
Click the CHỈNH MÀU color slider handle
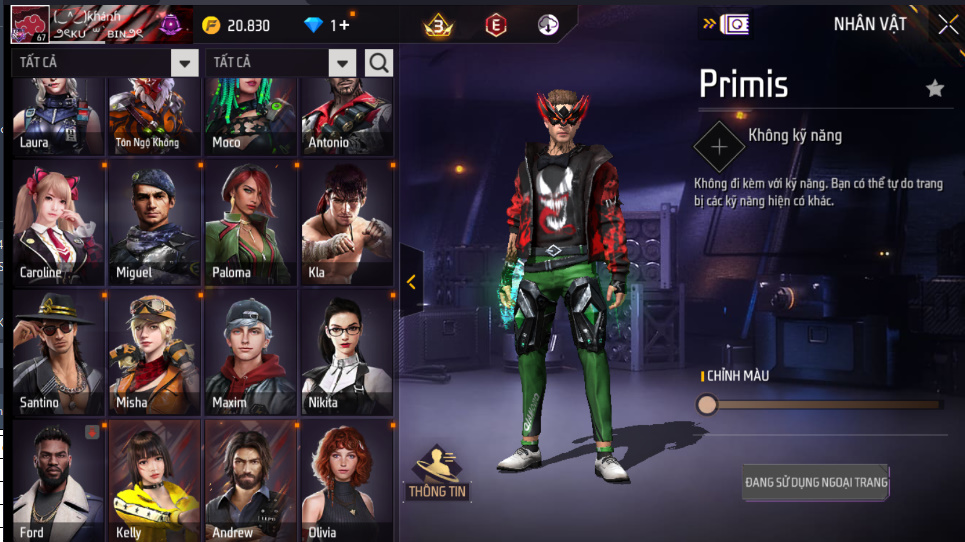point(707,404)
